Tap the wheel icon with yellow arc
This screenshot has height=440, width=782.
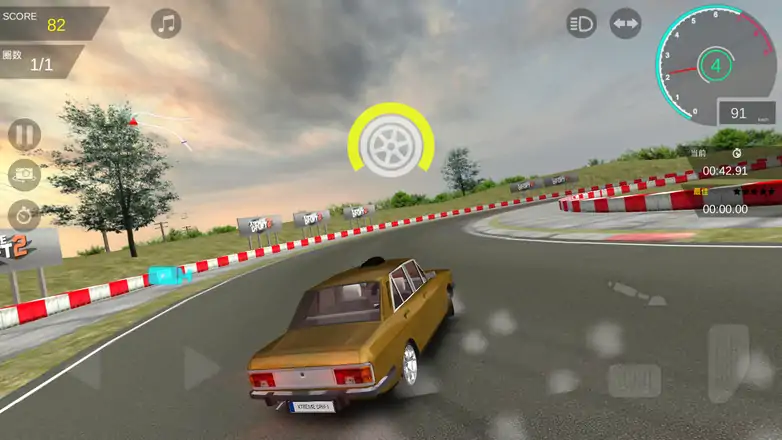click(391, 144)
